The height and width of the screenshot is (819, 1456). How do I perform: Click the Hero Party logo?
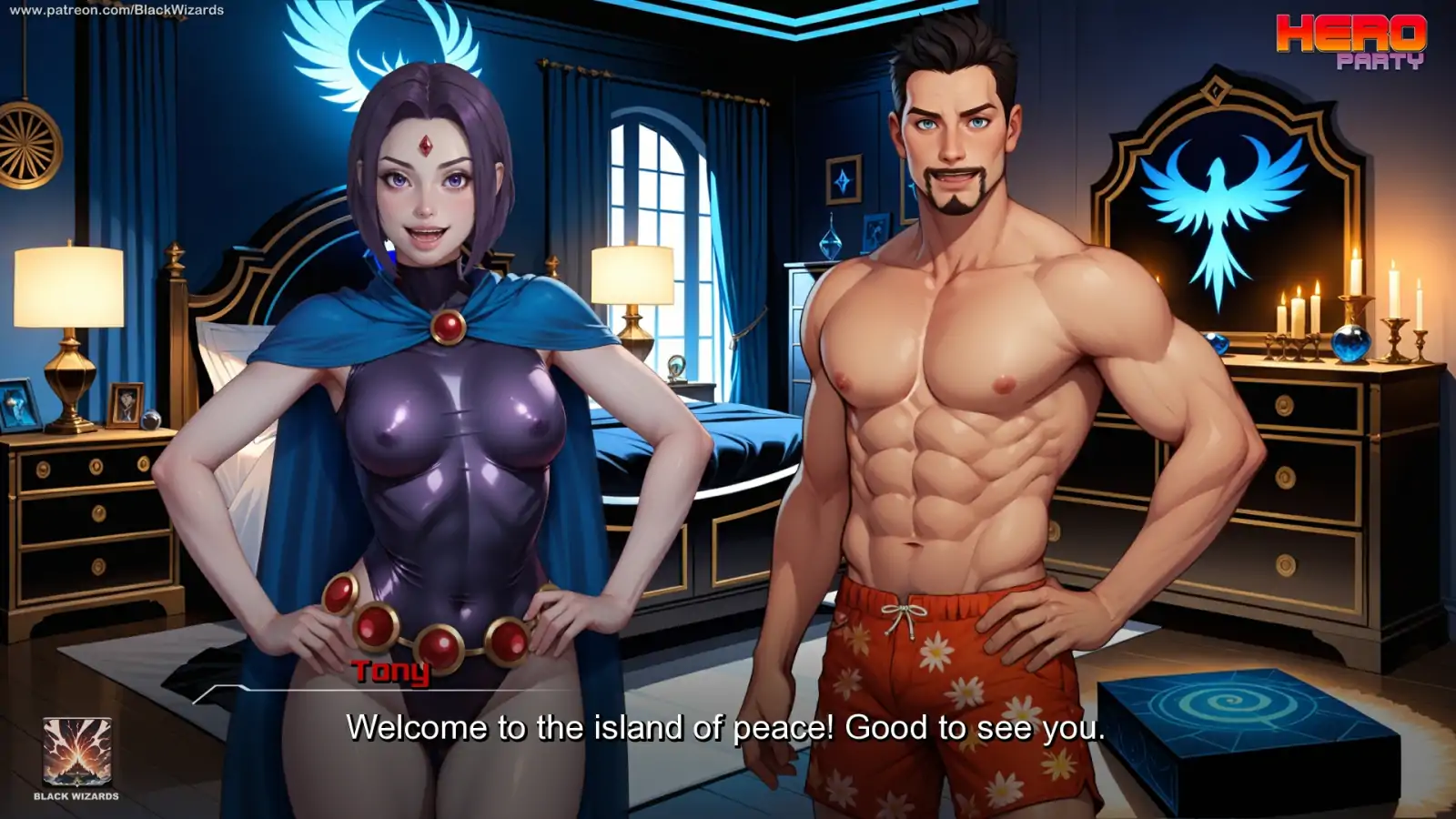(x=1350, y=42)
